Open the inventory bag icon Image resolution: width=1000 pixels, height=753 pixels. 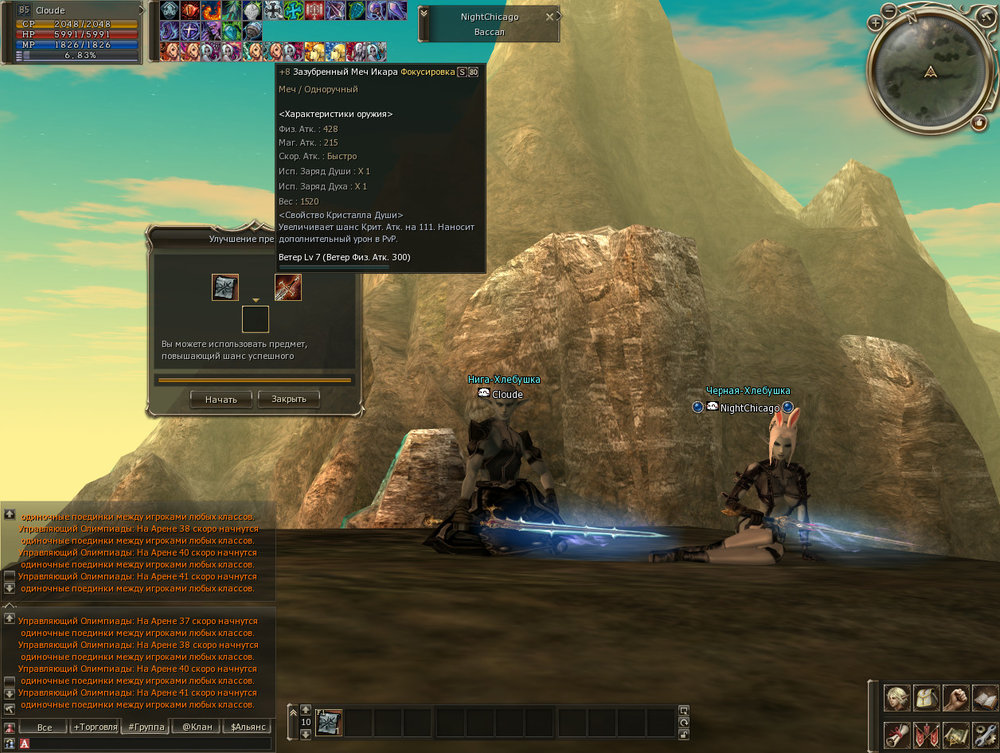(x=927, y=696)
